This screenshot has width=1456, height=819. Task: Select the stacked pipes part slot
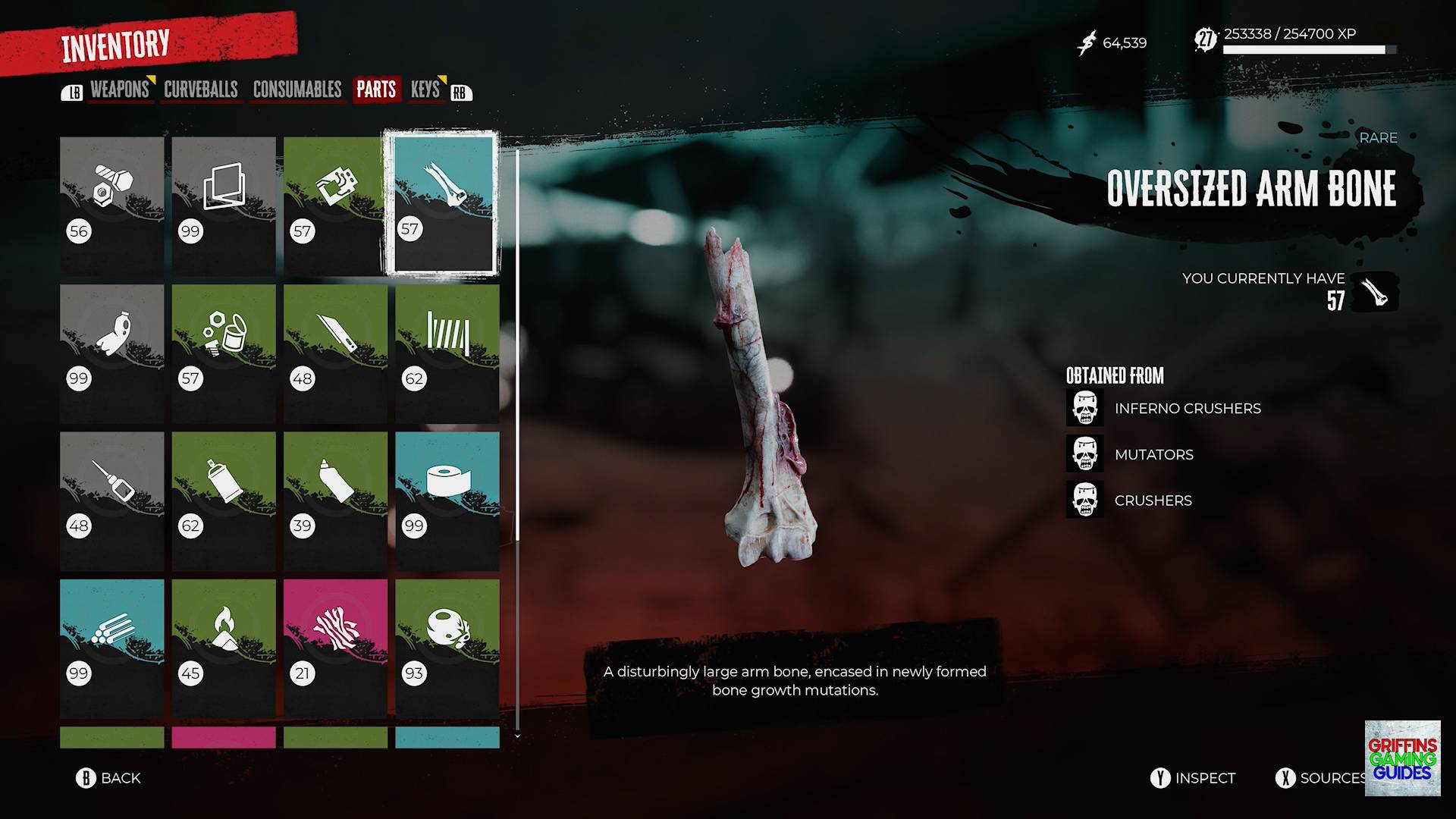coord(112,648)
